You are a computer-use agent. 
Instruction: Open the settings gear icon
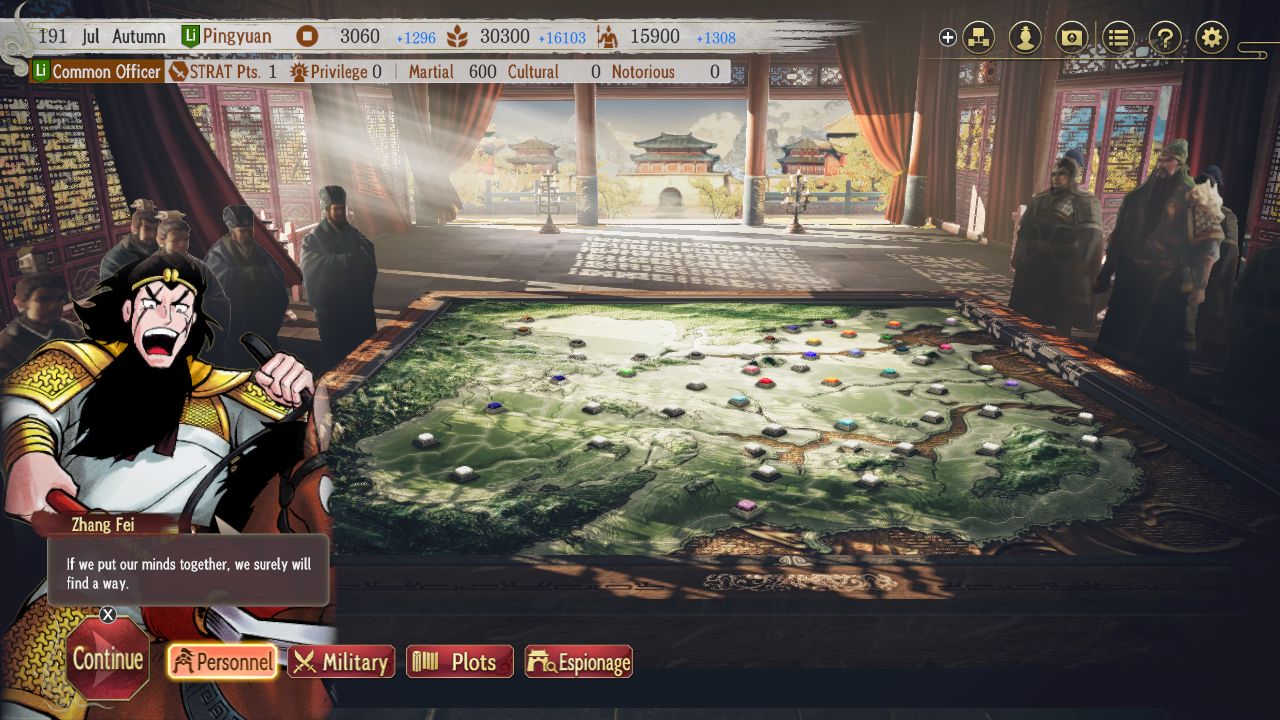[1211, 37]
